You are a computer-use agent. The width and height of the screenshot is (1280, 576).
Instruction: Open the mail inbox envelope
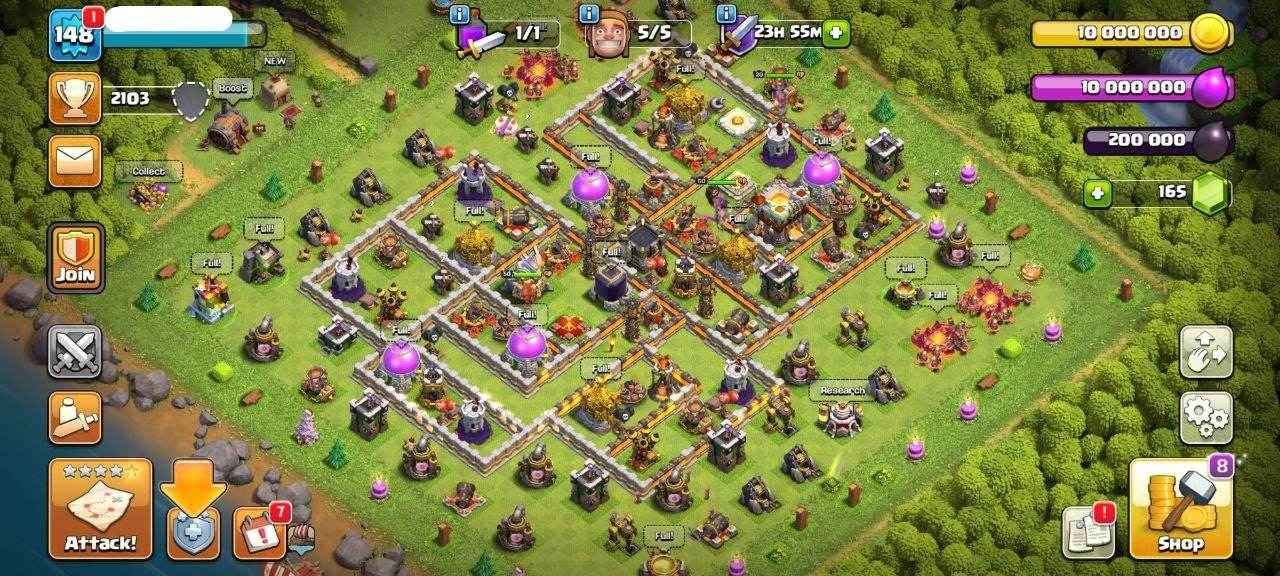point(75,162)
